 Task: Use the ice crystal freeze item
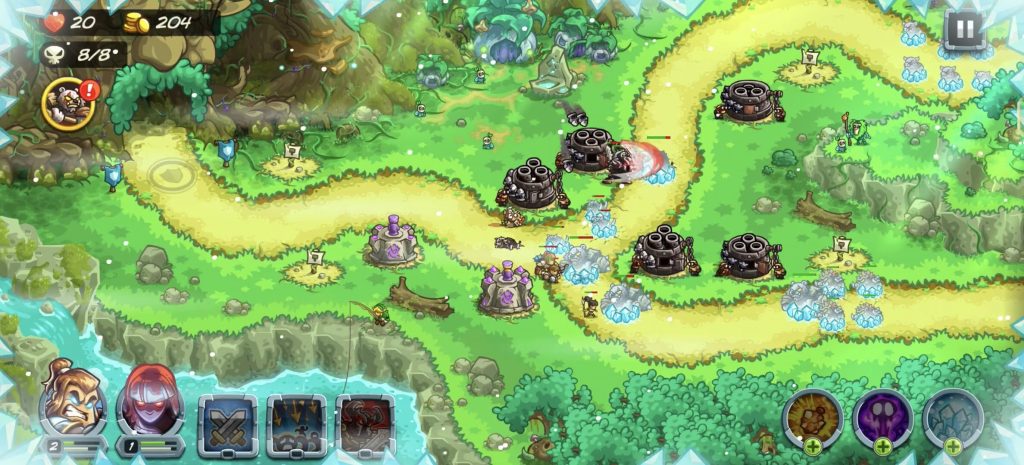(x=953, y=420)
